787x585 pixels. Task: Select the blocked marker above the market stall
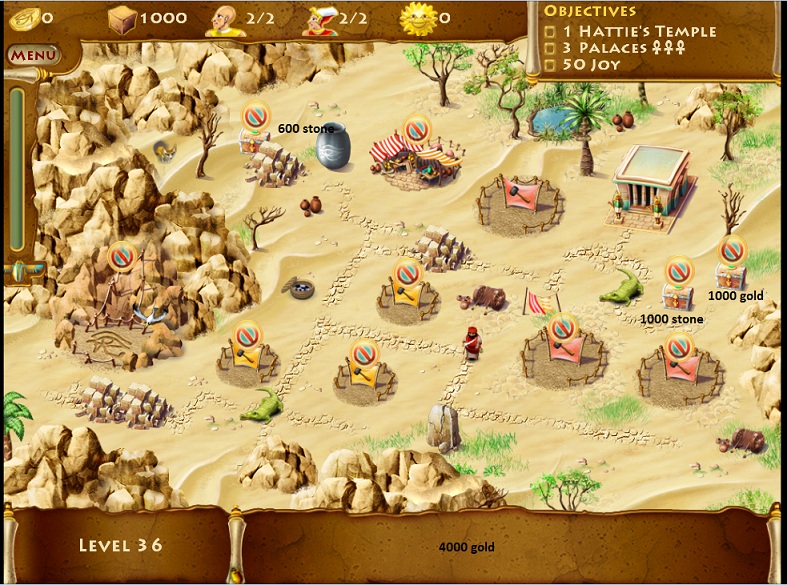[x=417, y=130]
